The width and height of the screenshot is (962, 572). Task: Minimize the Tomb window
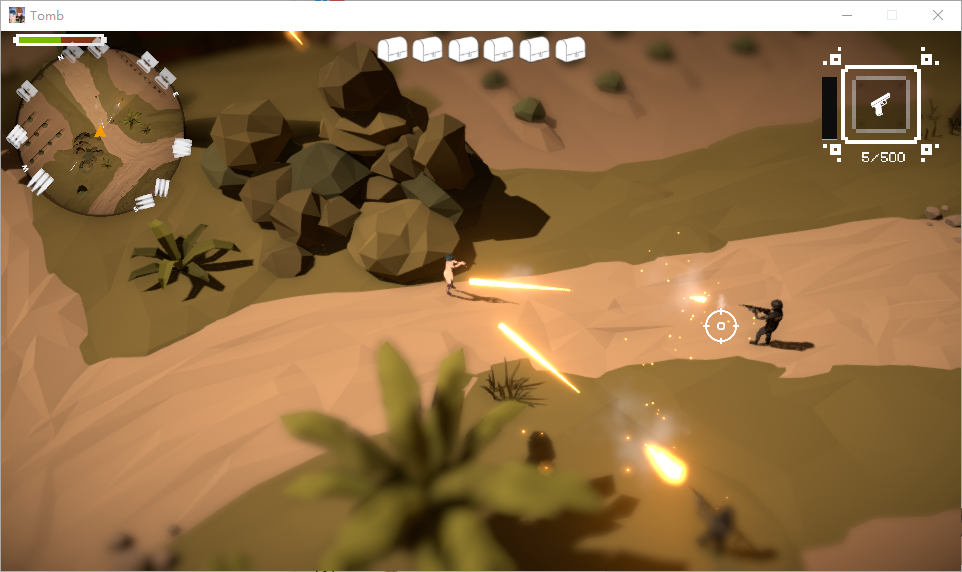click(x=847, y=15)
